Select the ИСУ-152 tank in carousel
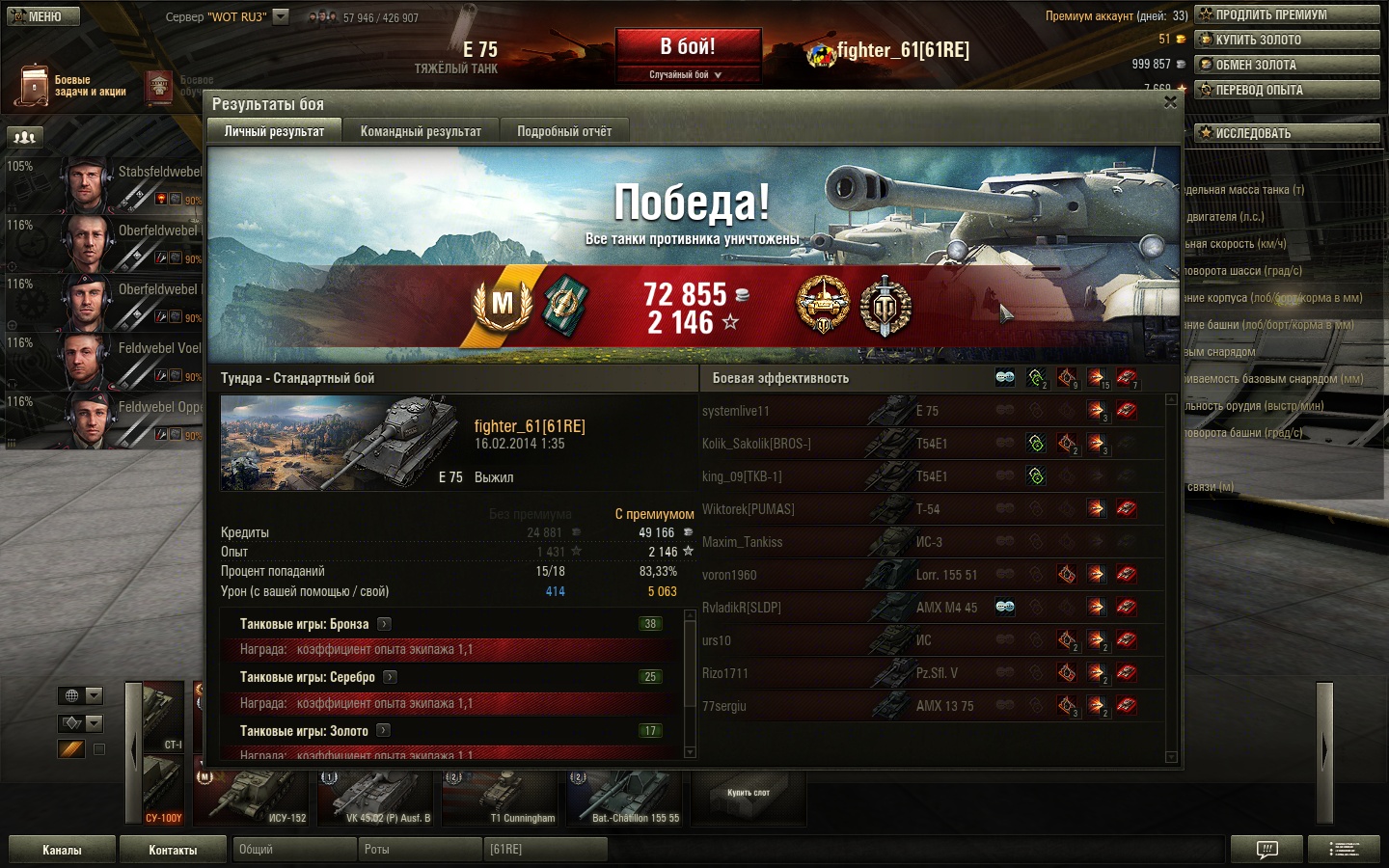 click(253, 796)
